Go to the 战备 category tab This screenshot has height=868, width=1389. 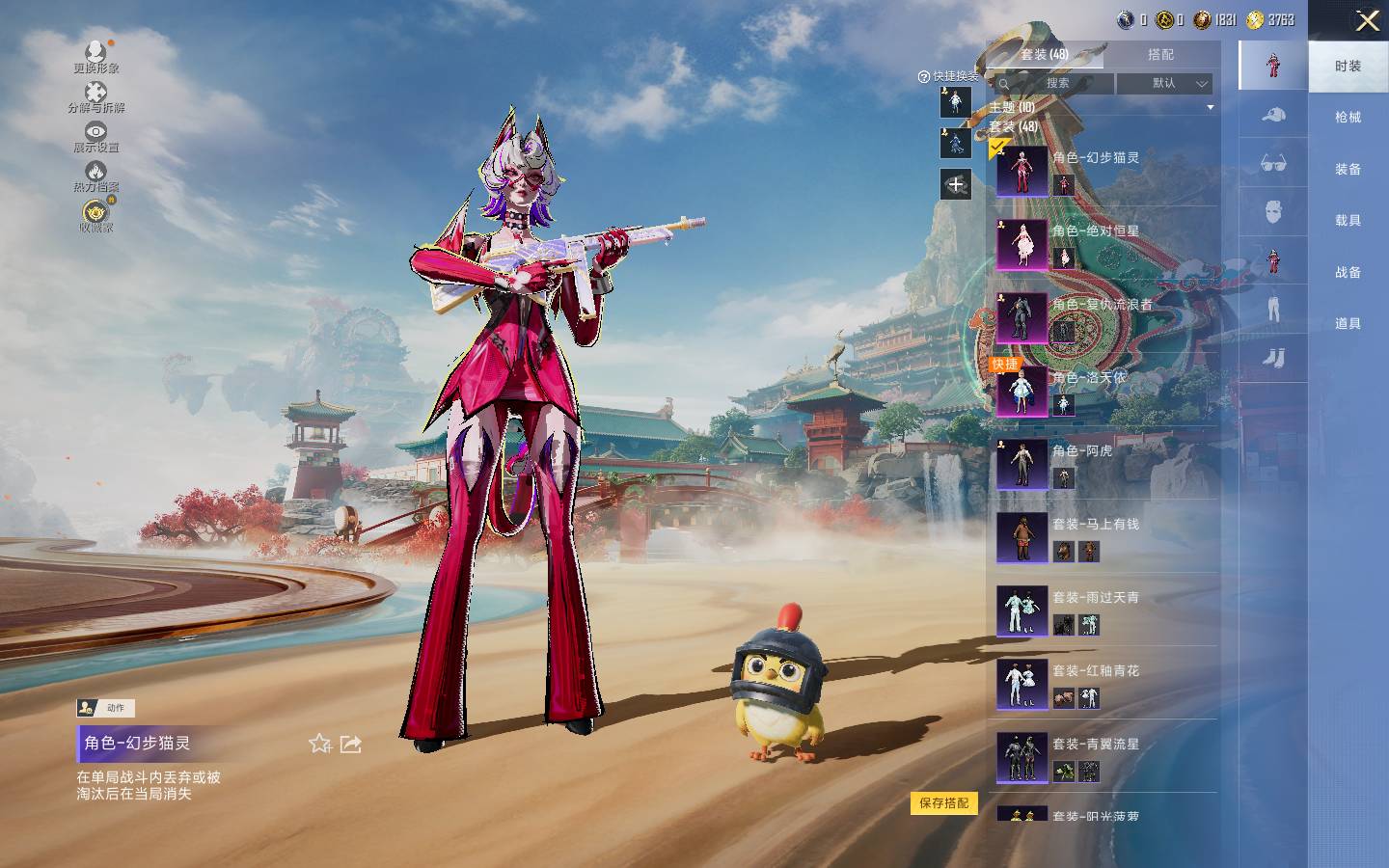[1348, 273]
